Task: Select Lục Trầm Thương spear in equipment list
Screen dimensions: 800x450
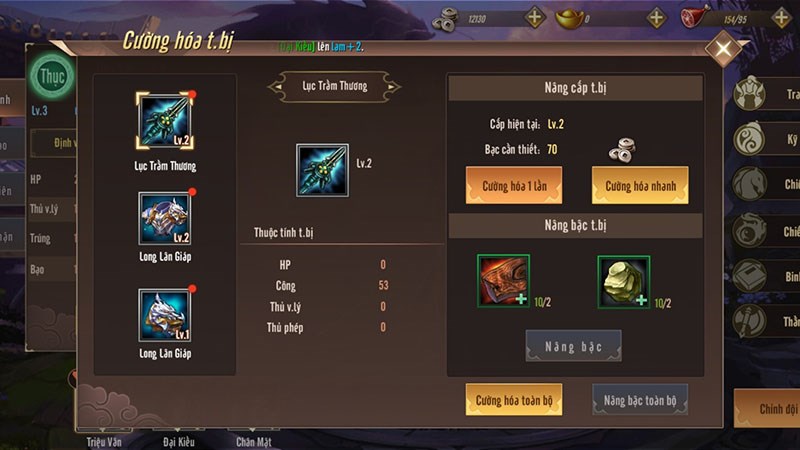Action: click(164, 122)
